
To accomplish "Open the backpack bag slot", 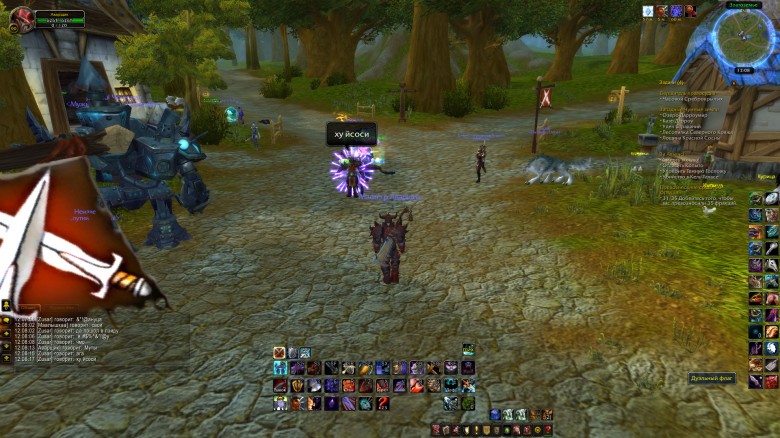I will (547, 414).
